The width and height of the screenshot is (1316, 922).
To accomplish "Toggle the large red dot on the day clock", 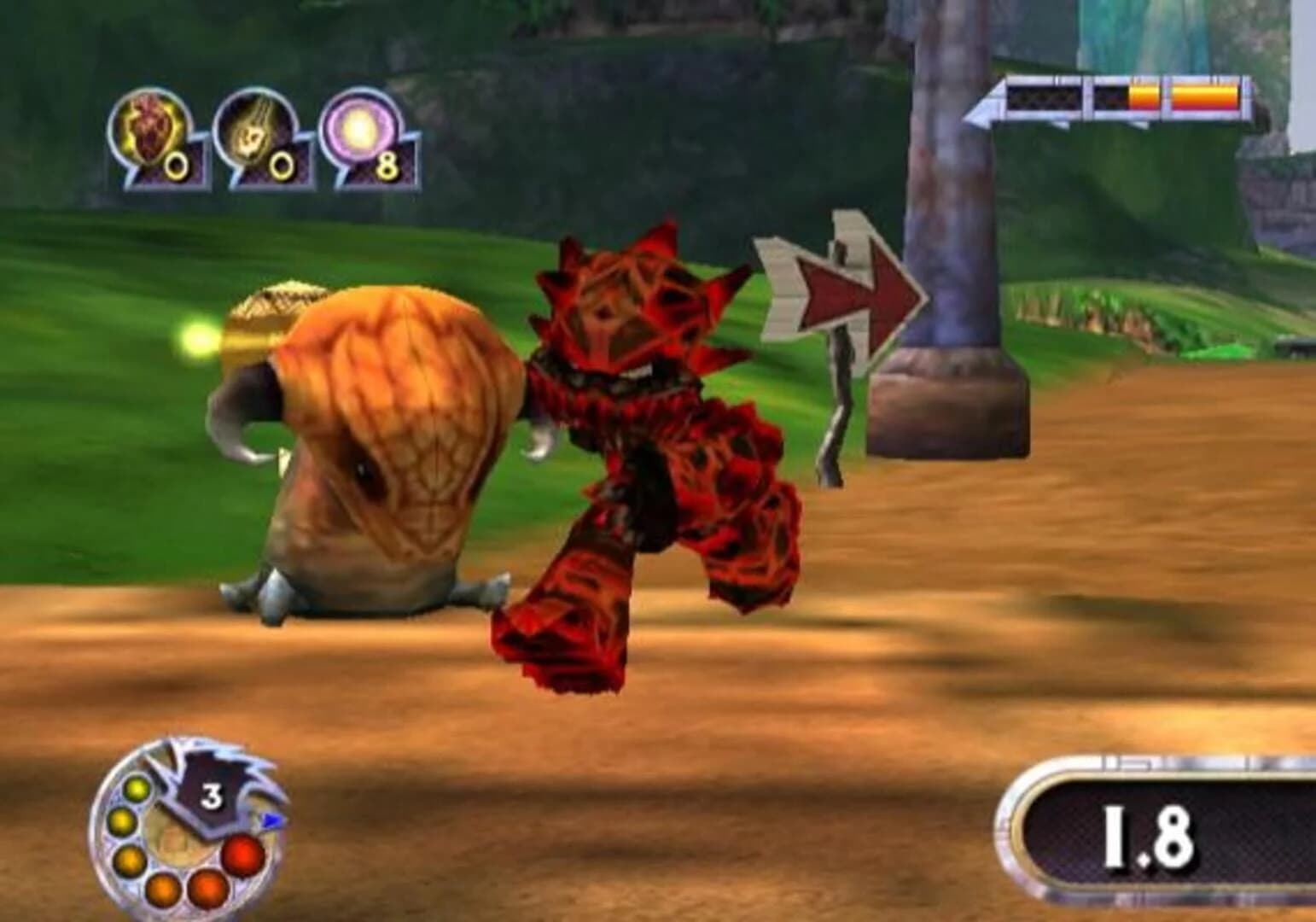I will coord(241,855).
